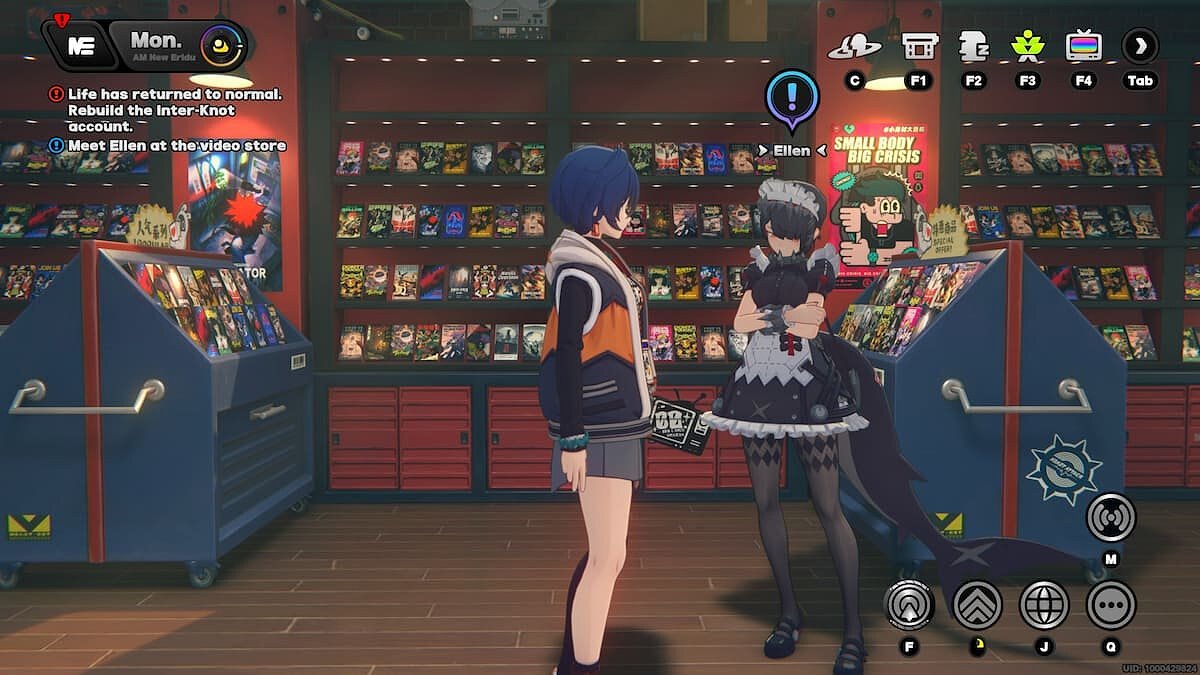Open the globe icon button
This screenshot has width=1200, height=675.
point(1043,604)
